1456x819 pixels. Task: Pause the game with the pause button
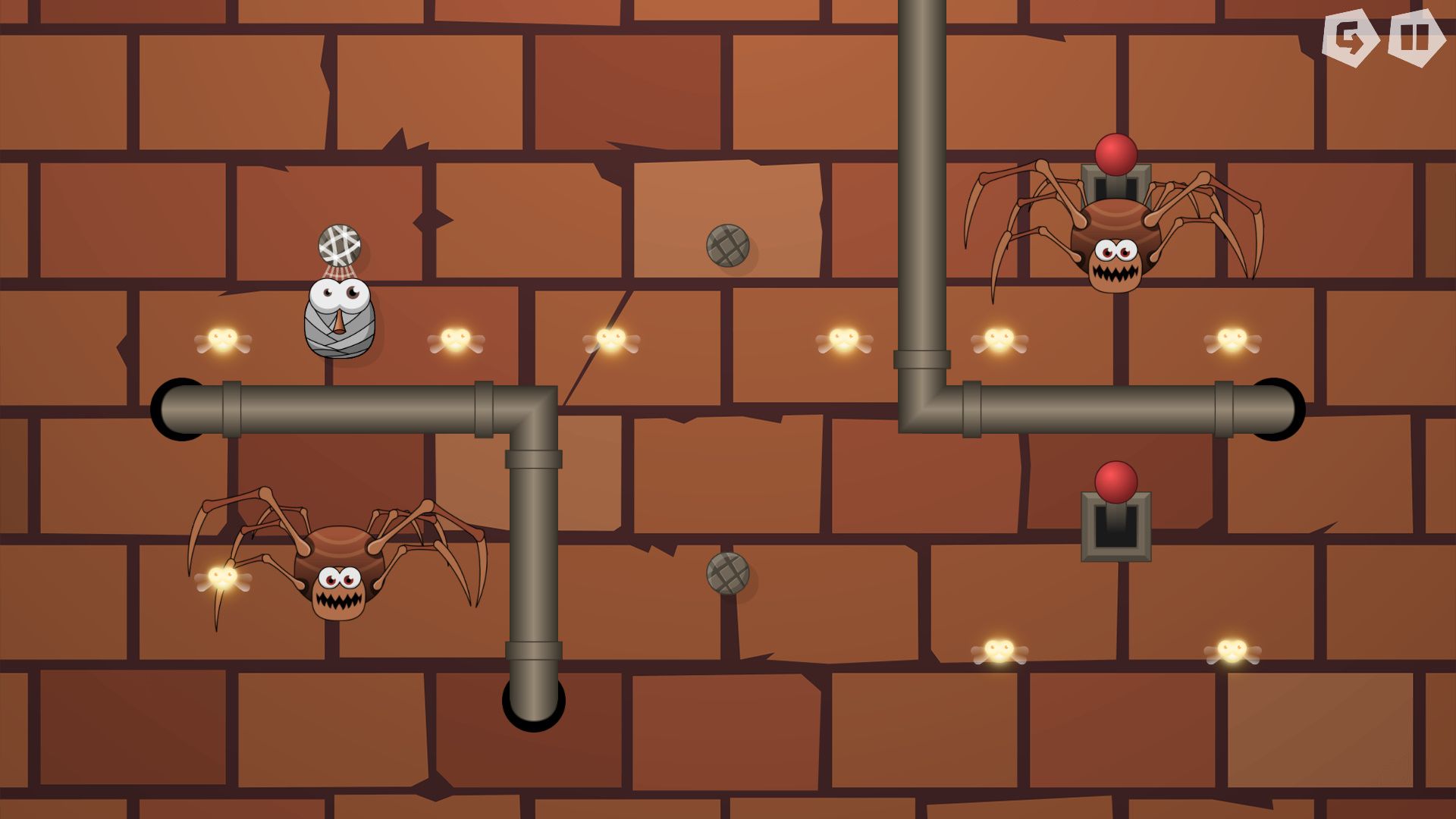pos(1415,38)
